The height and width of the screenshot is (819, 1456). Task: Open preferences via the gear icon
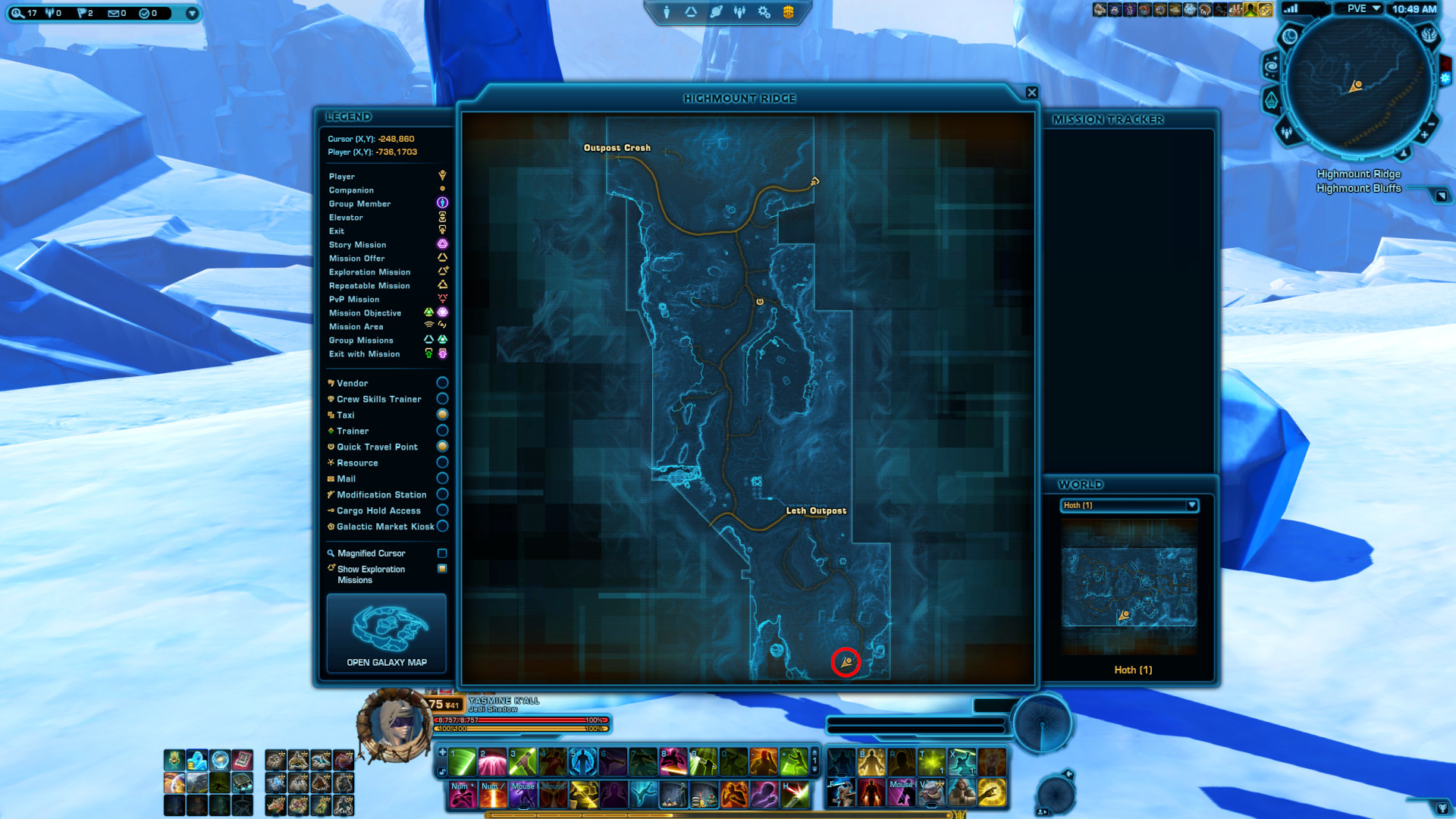pyautogui.click(x=763, y=11)
